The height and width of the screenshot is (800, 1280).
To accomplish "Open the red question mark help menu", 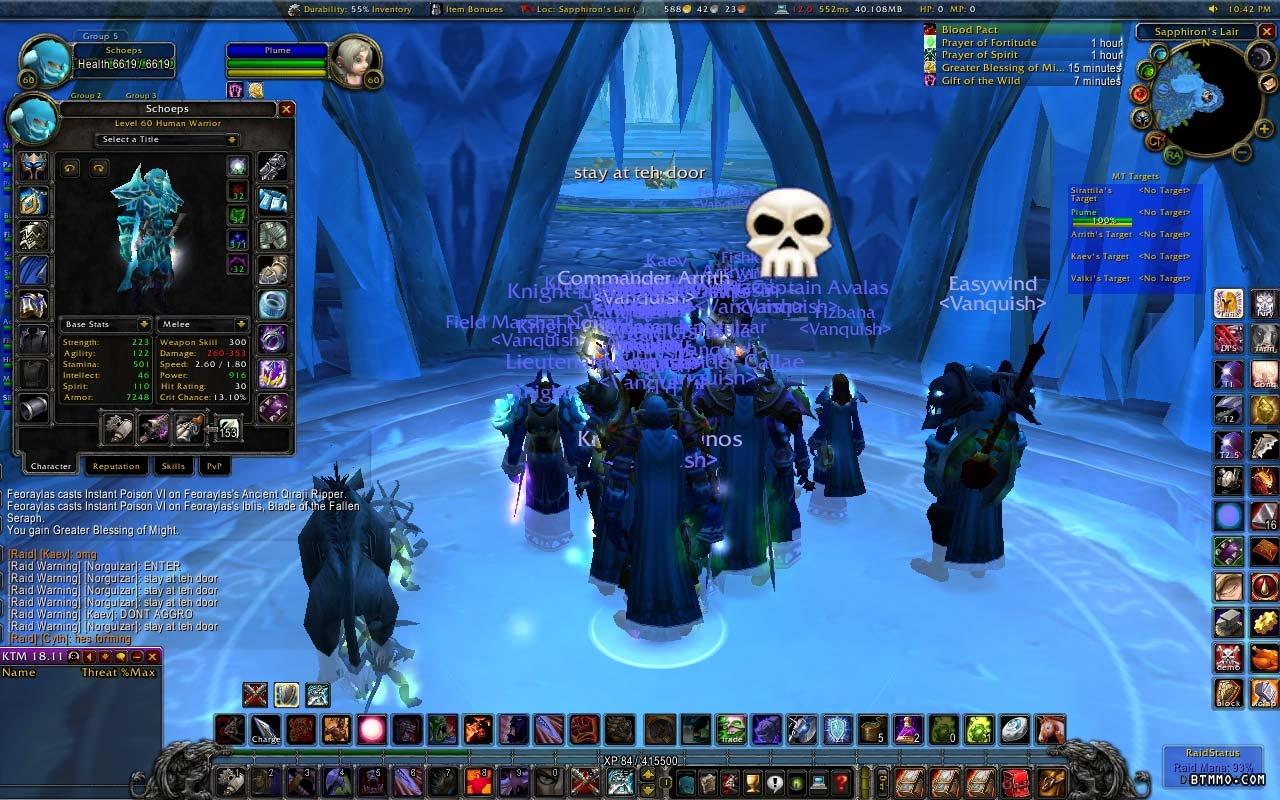I will click(x=842, y=781).
